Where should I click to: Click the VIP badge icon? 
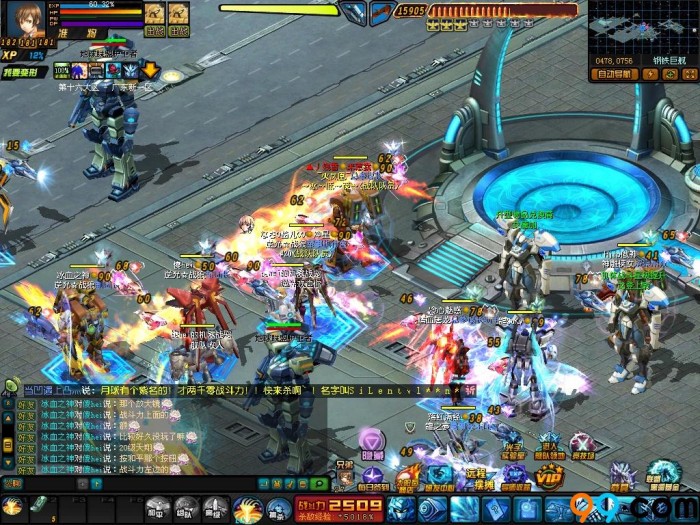coord(548,478)
